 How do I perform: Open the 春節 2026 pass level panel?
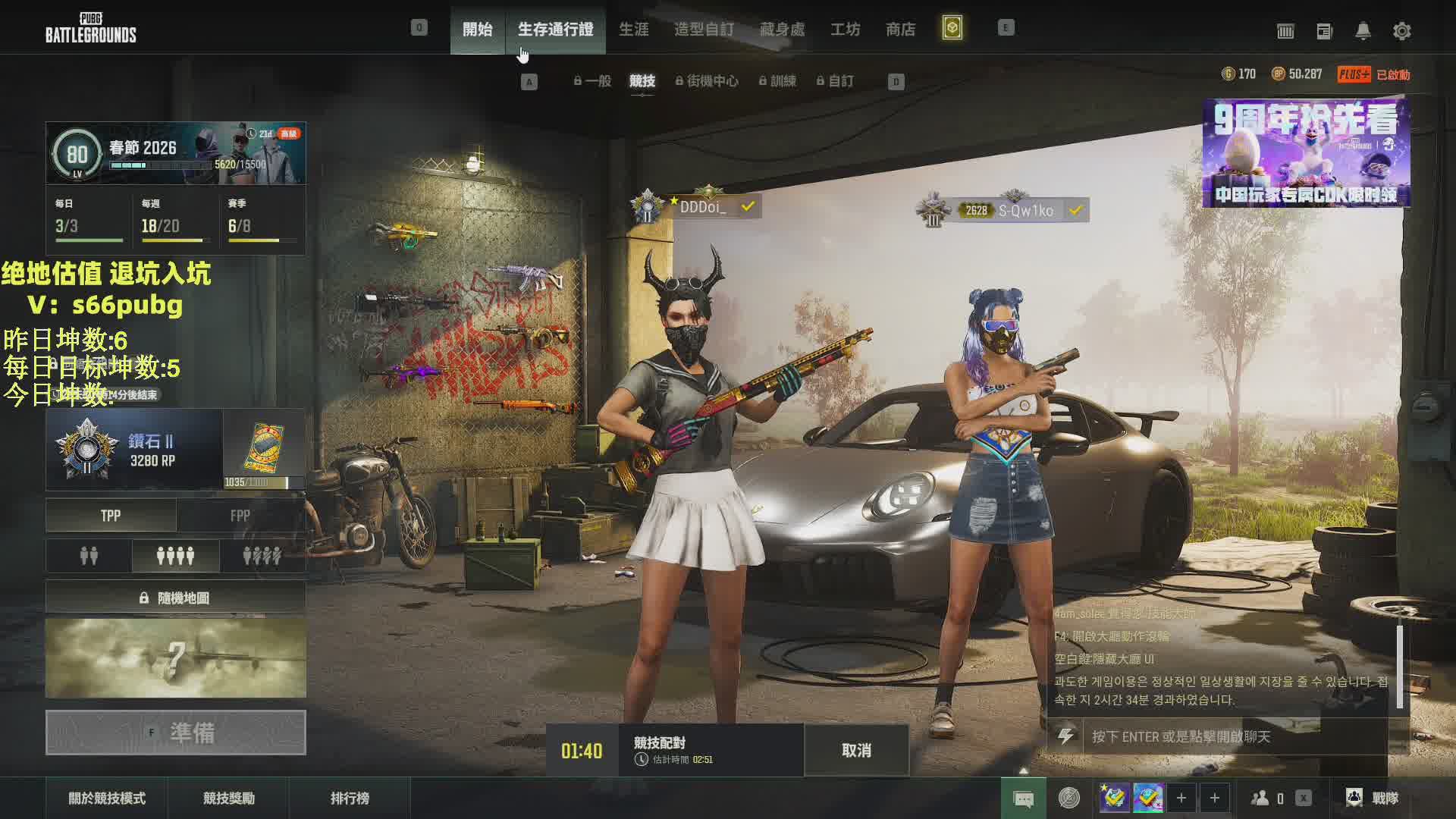[176, 153]
